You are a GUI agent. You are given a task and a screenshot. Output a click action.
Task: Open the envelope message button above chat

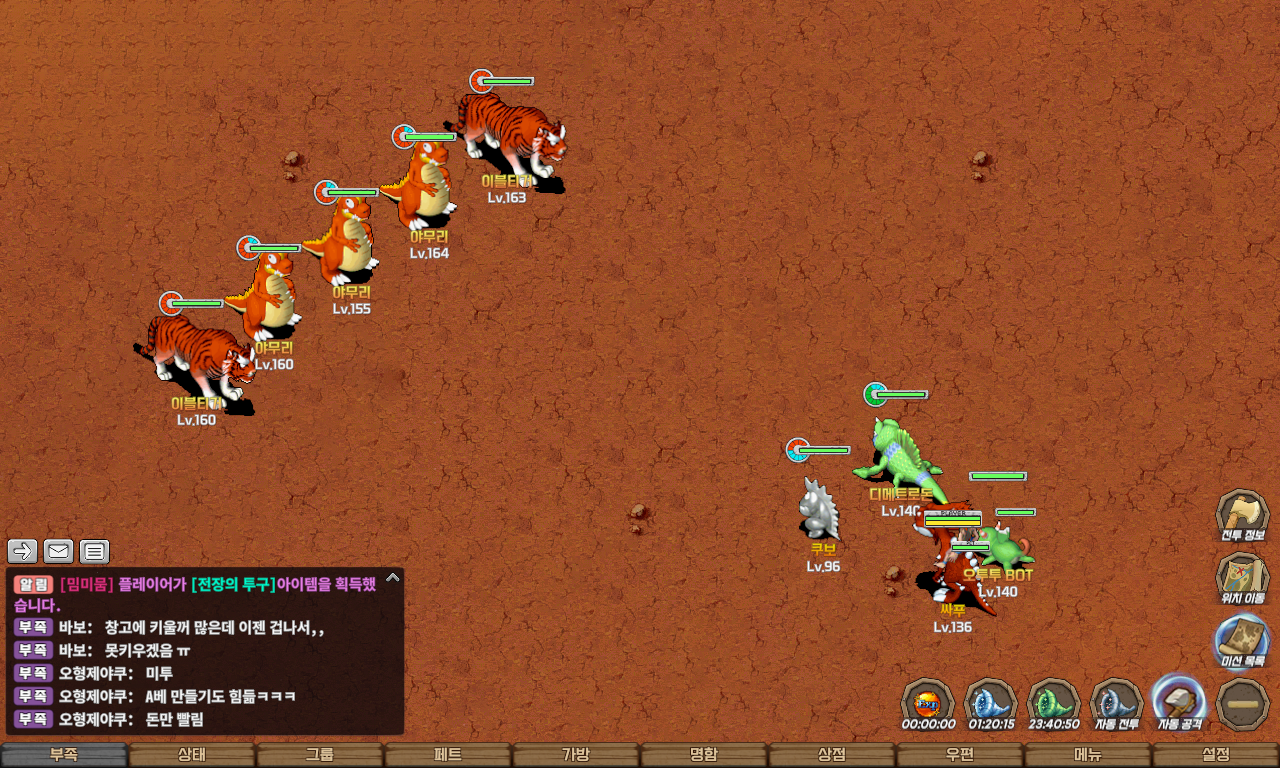(58, 551)
